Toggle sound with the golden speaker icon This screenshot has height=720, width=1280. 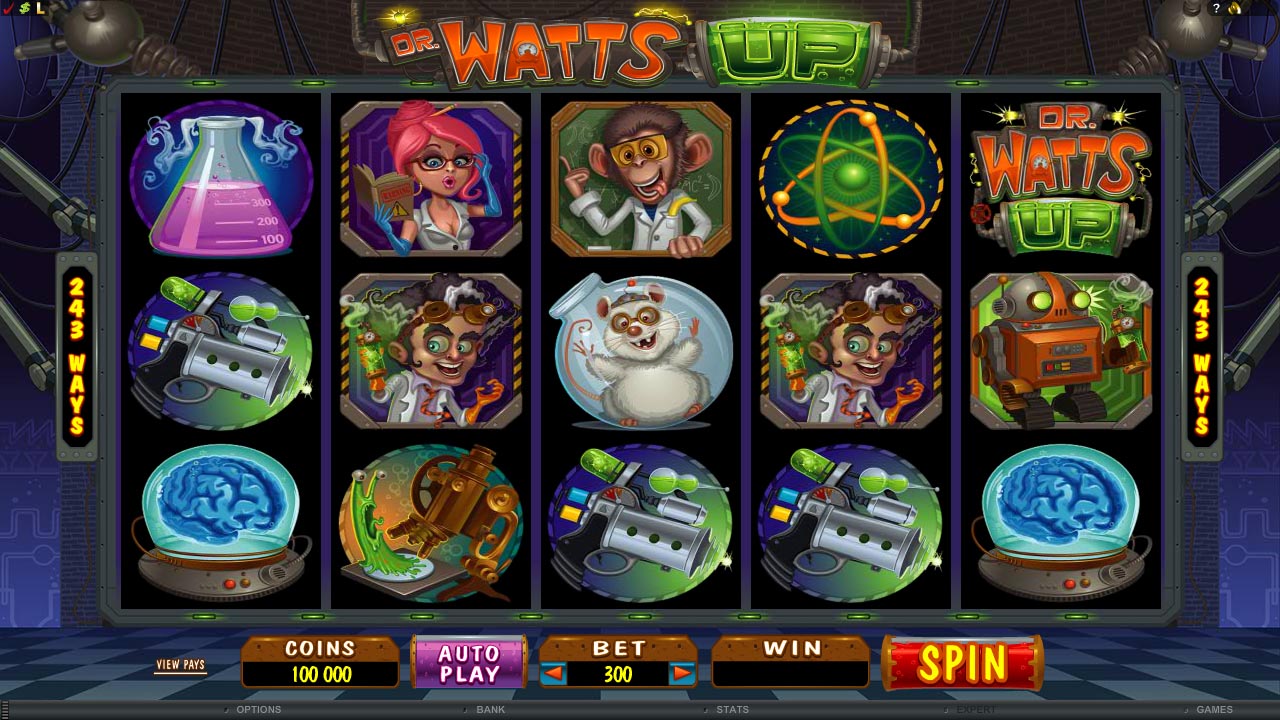pos(1234,8)
